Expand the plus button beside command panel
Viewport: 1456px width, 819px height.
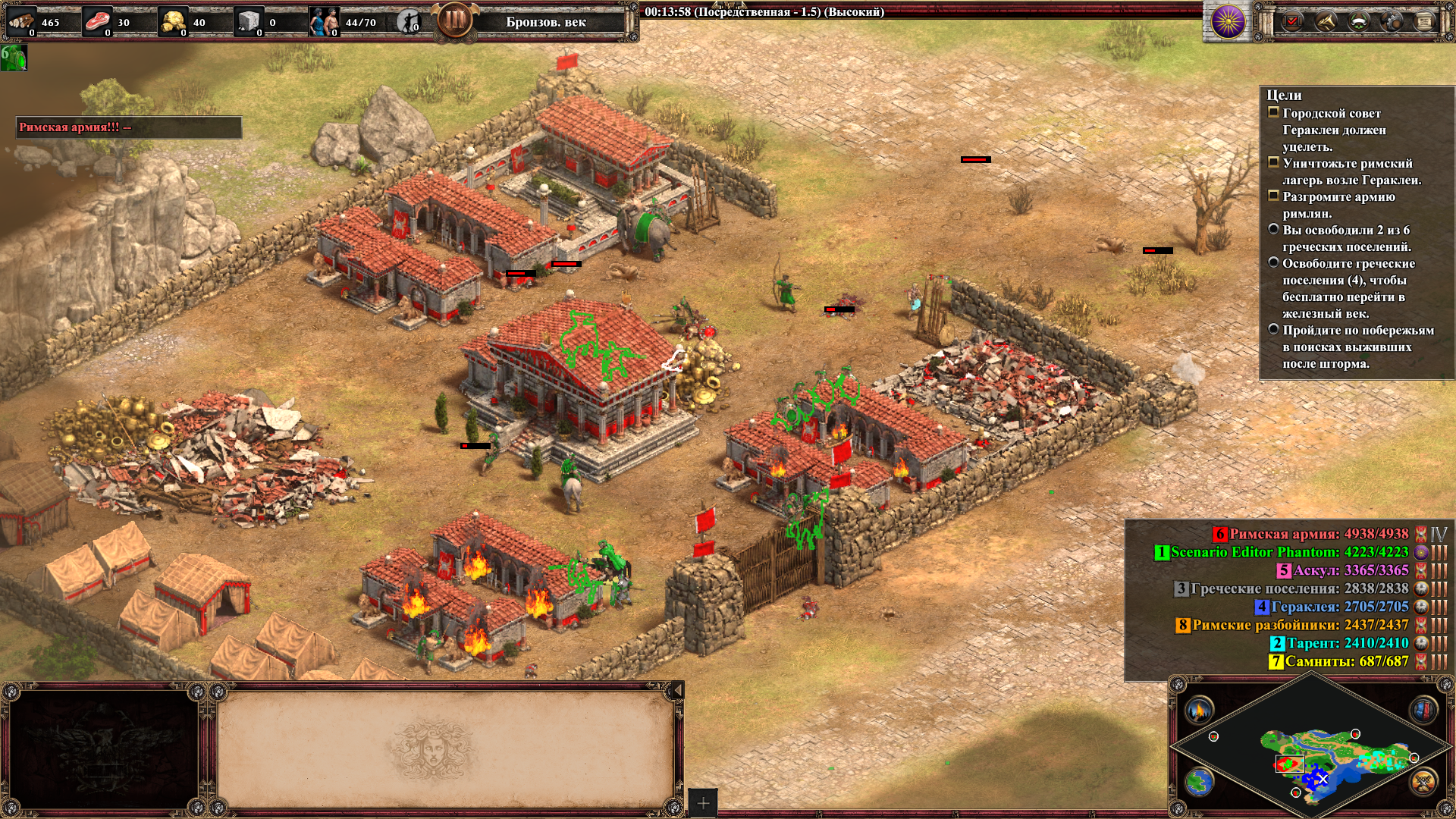[703, 802]
